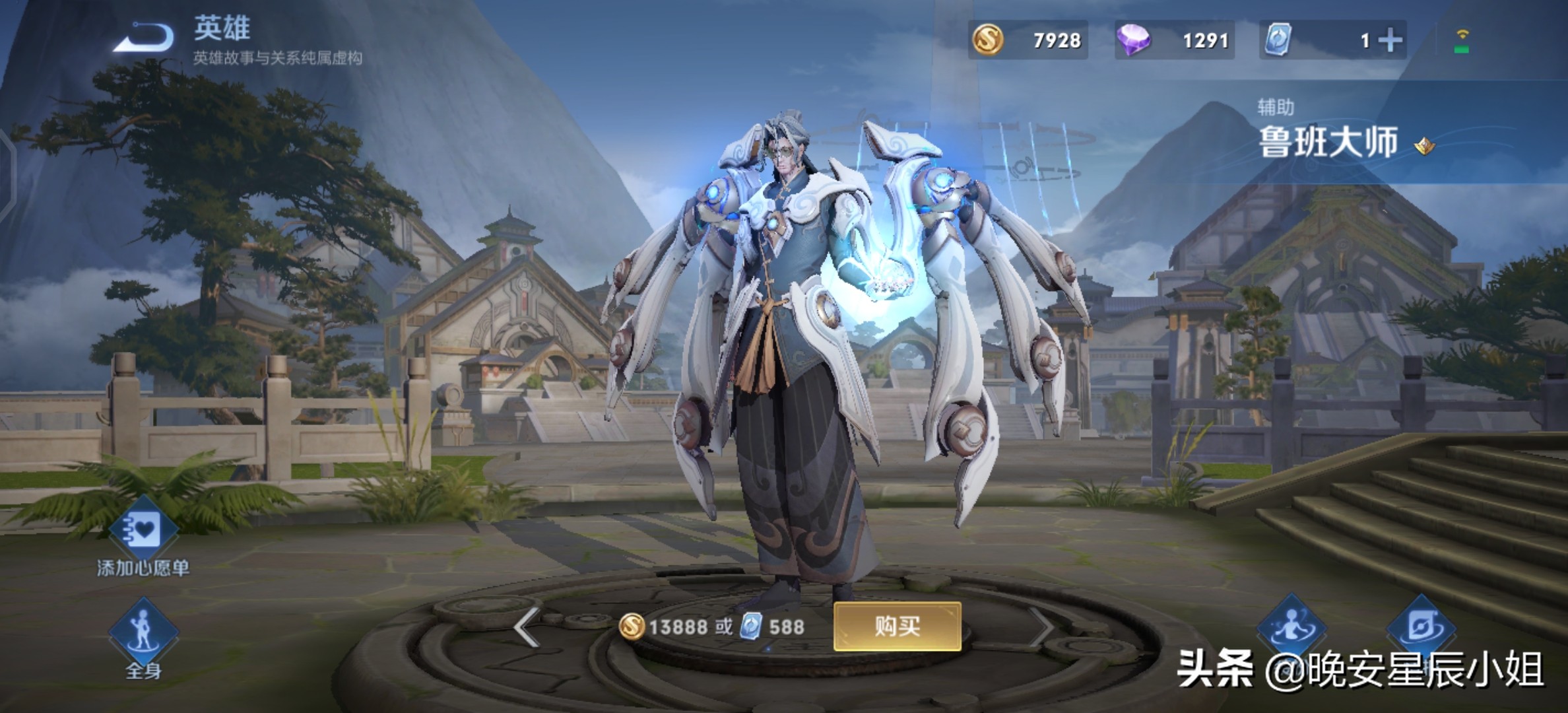Tap the gold badge beside 鲁班大师
Viewport: 1568px width, 713px height.
click(x=1425, y=146)
